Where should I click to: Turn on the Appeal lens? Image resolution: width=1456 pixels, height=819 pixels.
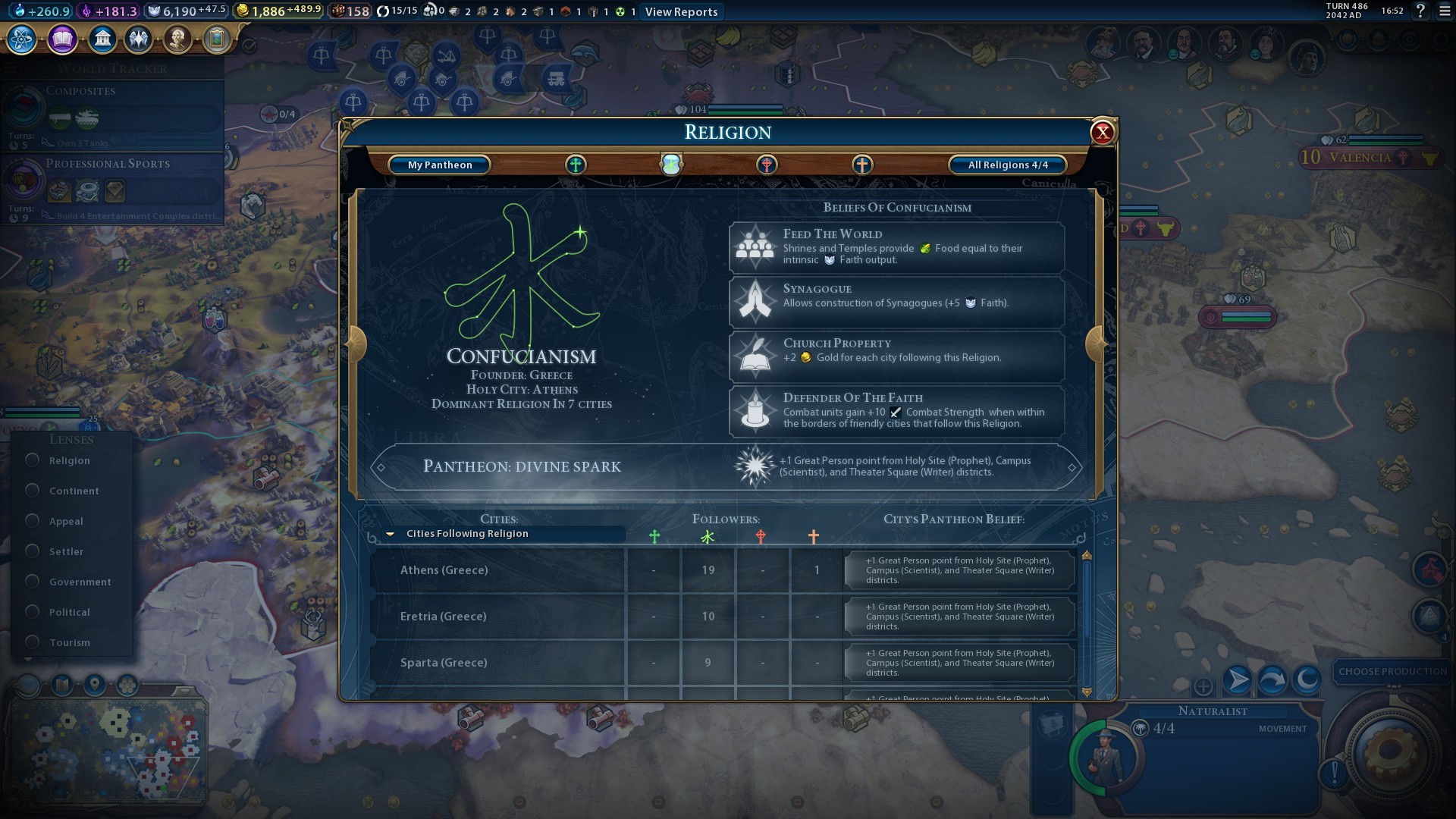point(33,521)
